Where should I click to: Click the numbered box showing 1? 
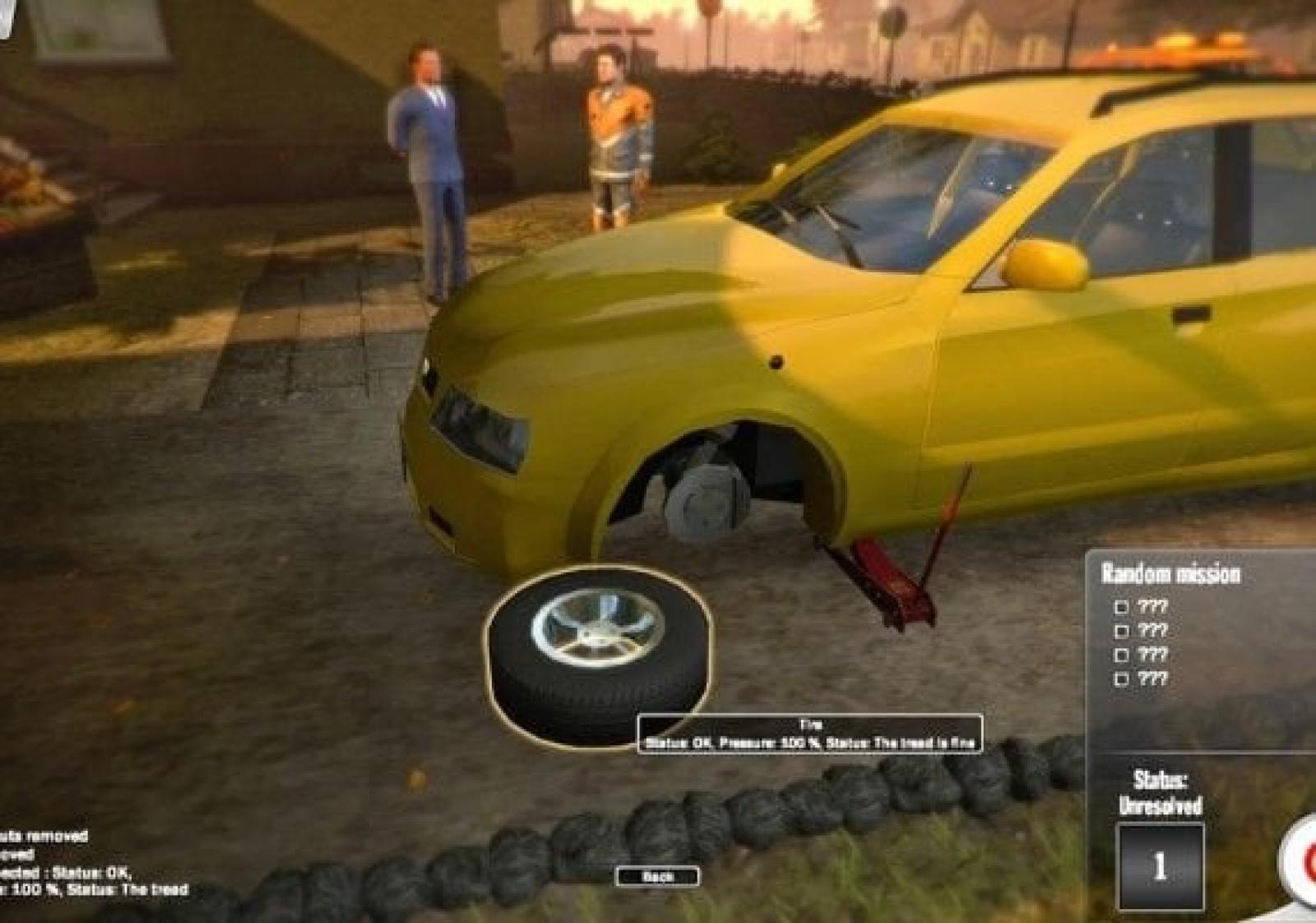1160,865
